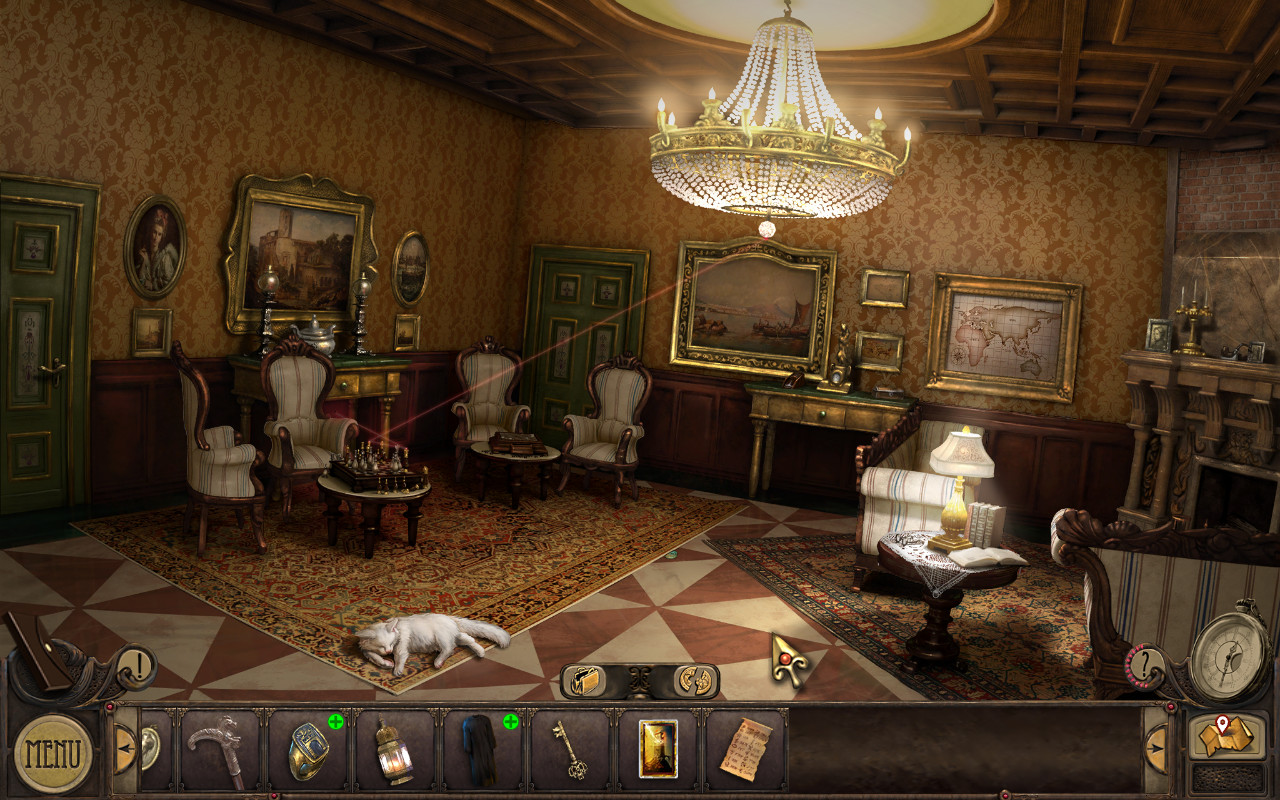Click the puzzle piece icon

pyautogui.click(x=694, y=680)
